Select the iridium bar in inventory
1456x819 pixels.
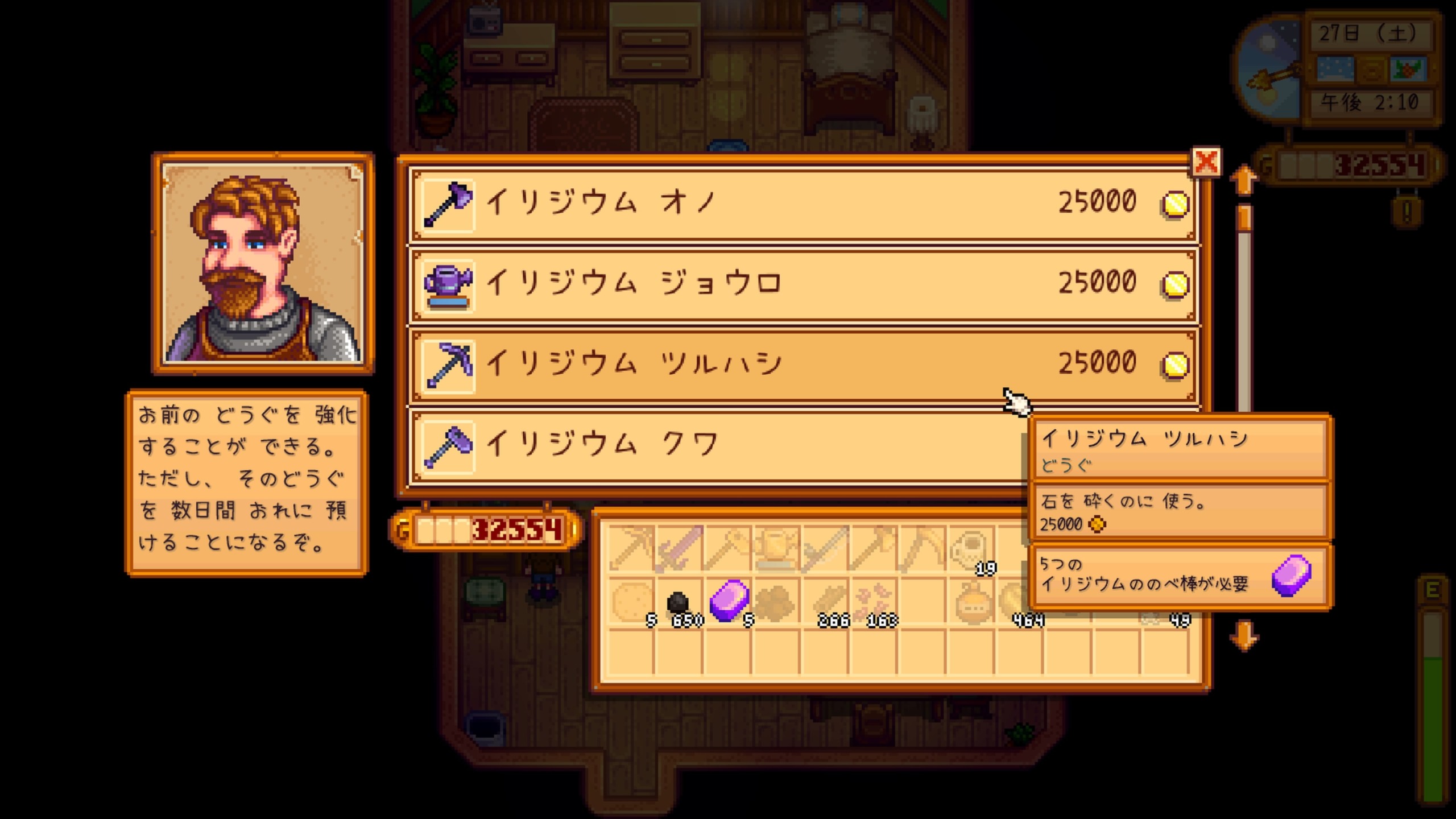point(728,601)
